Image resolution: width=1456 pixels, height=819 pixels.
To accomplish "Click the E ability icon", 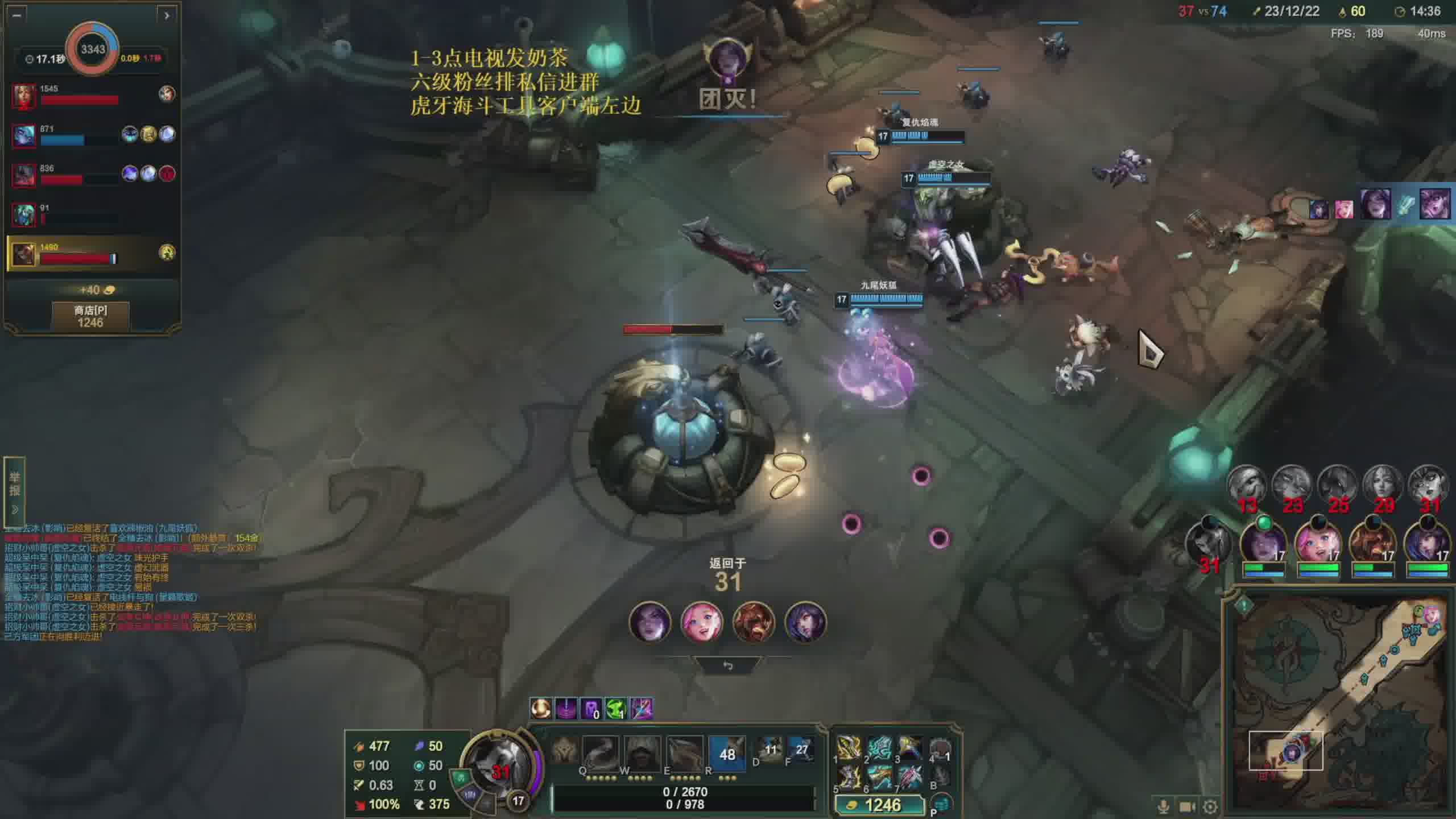I will point(684,753).
